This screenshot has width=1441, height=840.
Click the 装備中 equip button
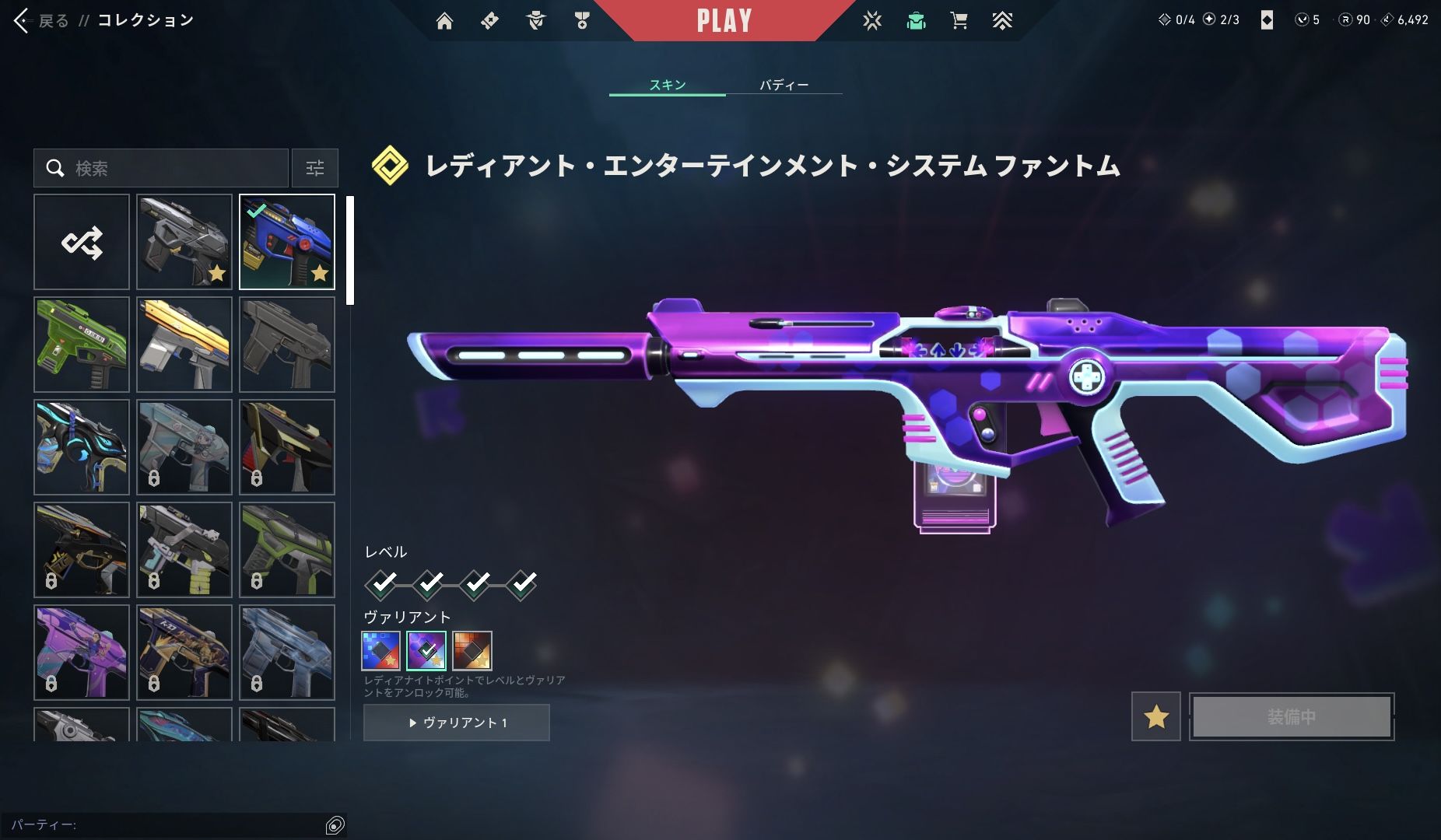(1292, 716)
